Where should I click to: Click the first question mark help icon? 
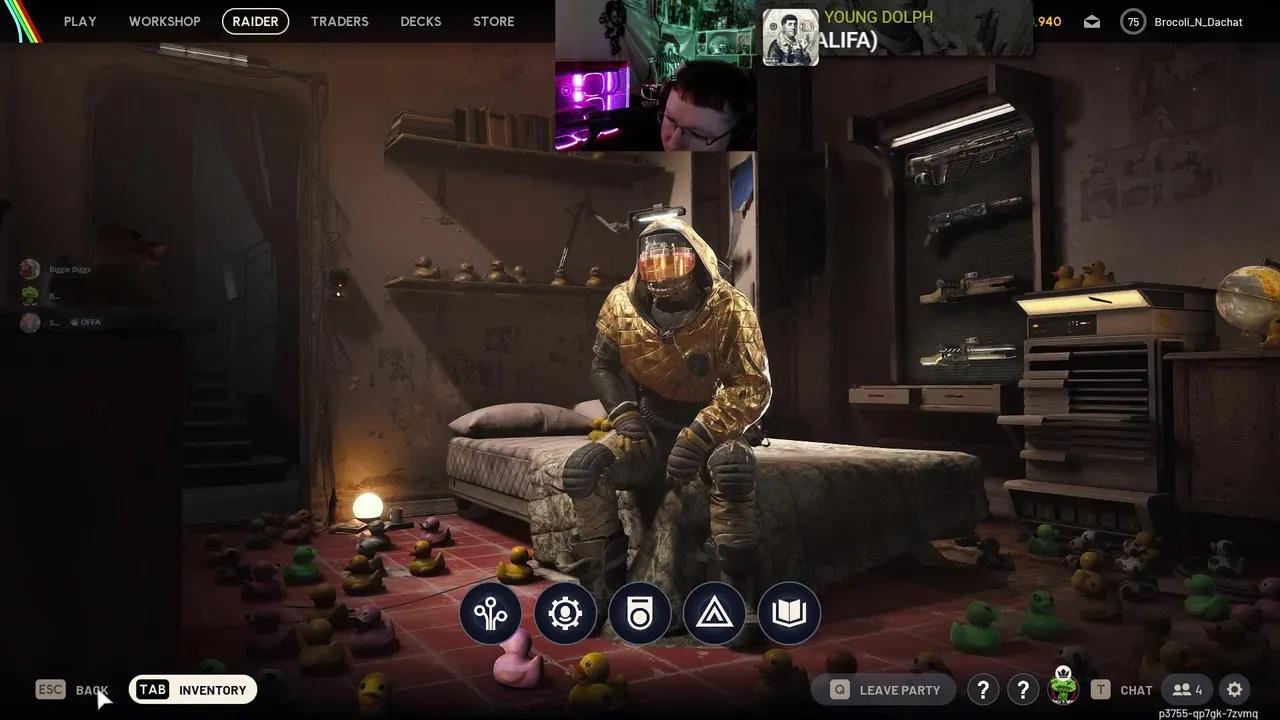pyautogui.click(x=982, y=690)
